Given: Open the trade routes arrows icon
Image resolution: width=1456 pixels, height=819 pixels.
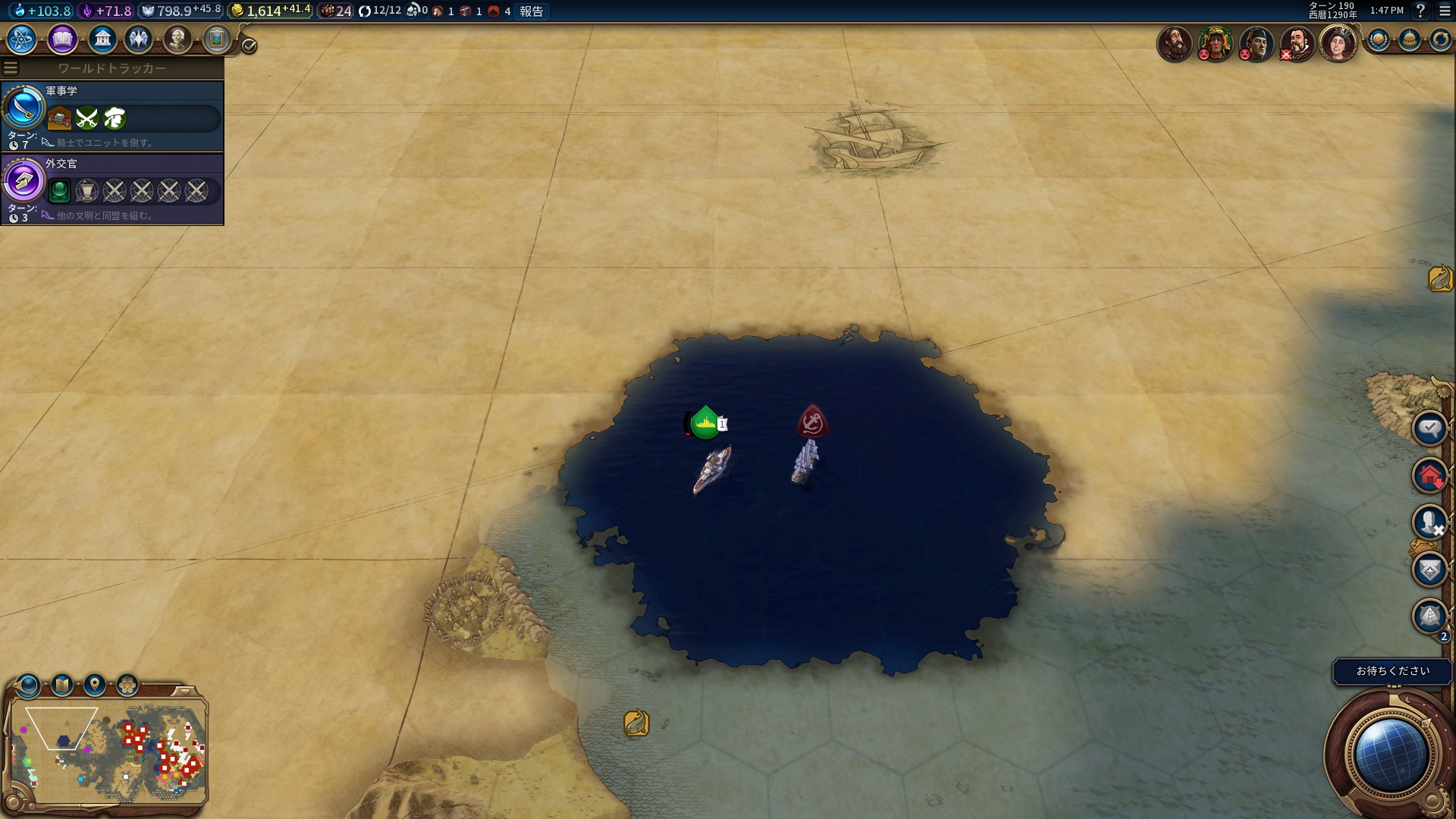Looking at the screenshot, I should pos(1439,40).
